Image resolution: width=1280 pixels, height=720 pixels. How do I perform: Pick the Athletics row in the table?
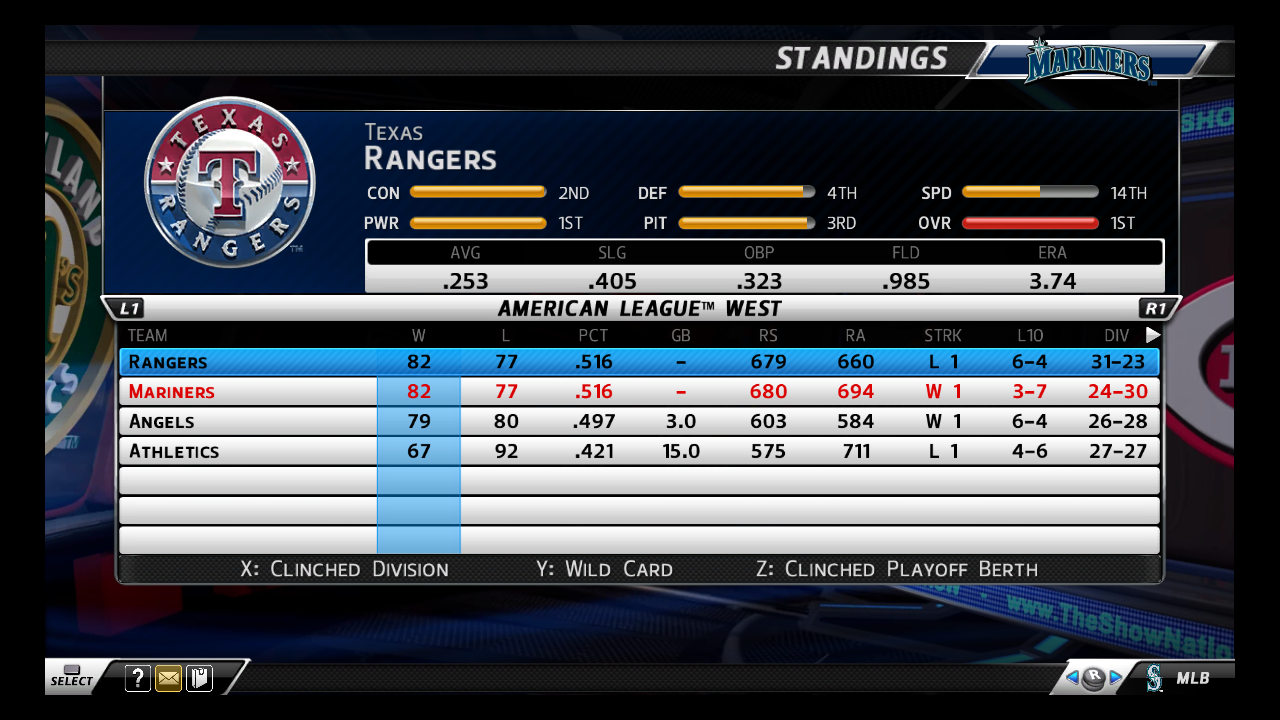pyautogui.click(x=638, y=452)
